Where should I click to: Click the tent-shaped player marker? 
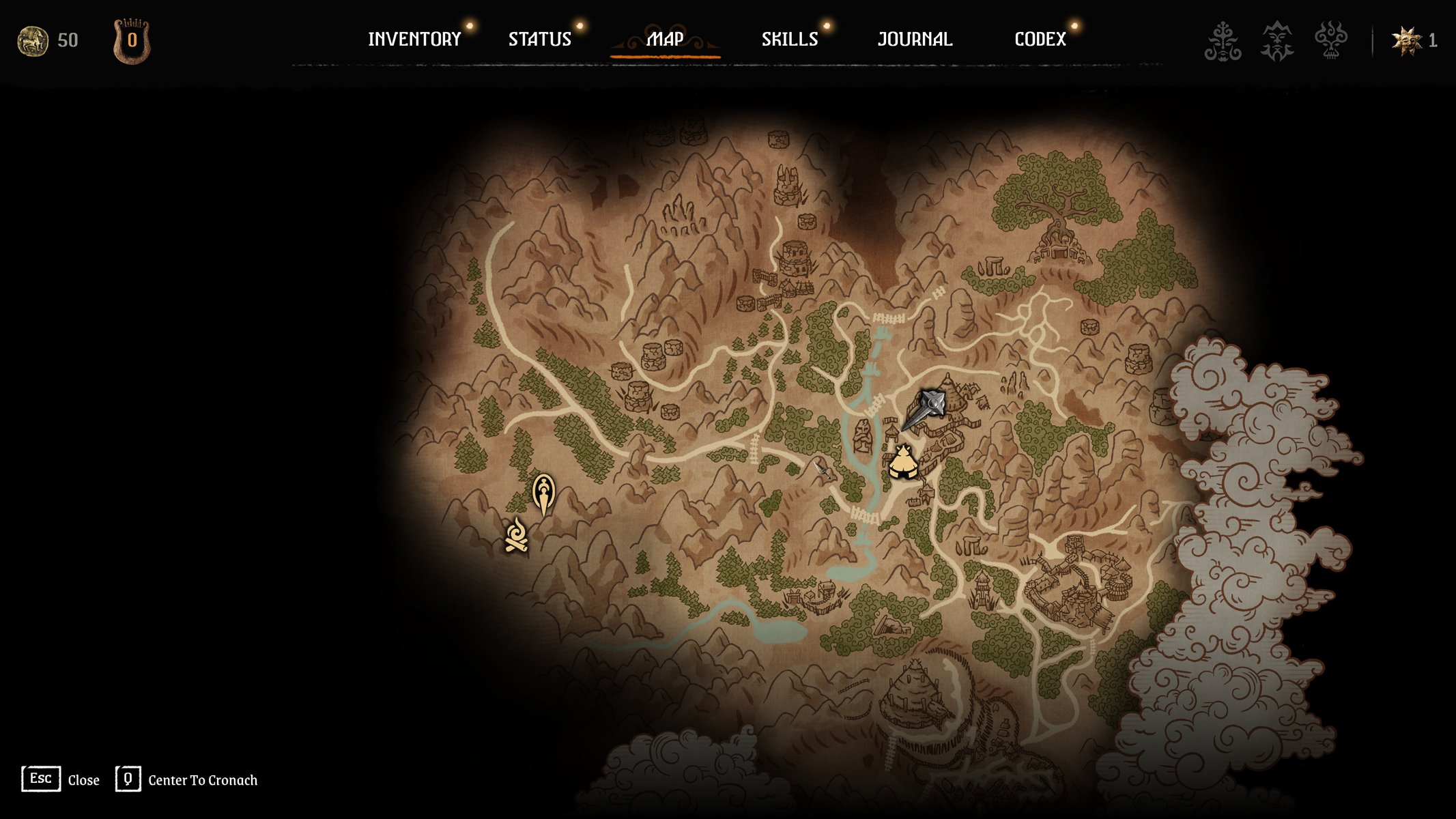pos(903,463)
